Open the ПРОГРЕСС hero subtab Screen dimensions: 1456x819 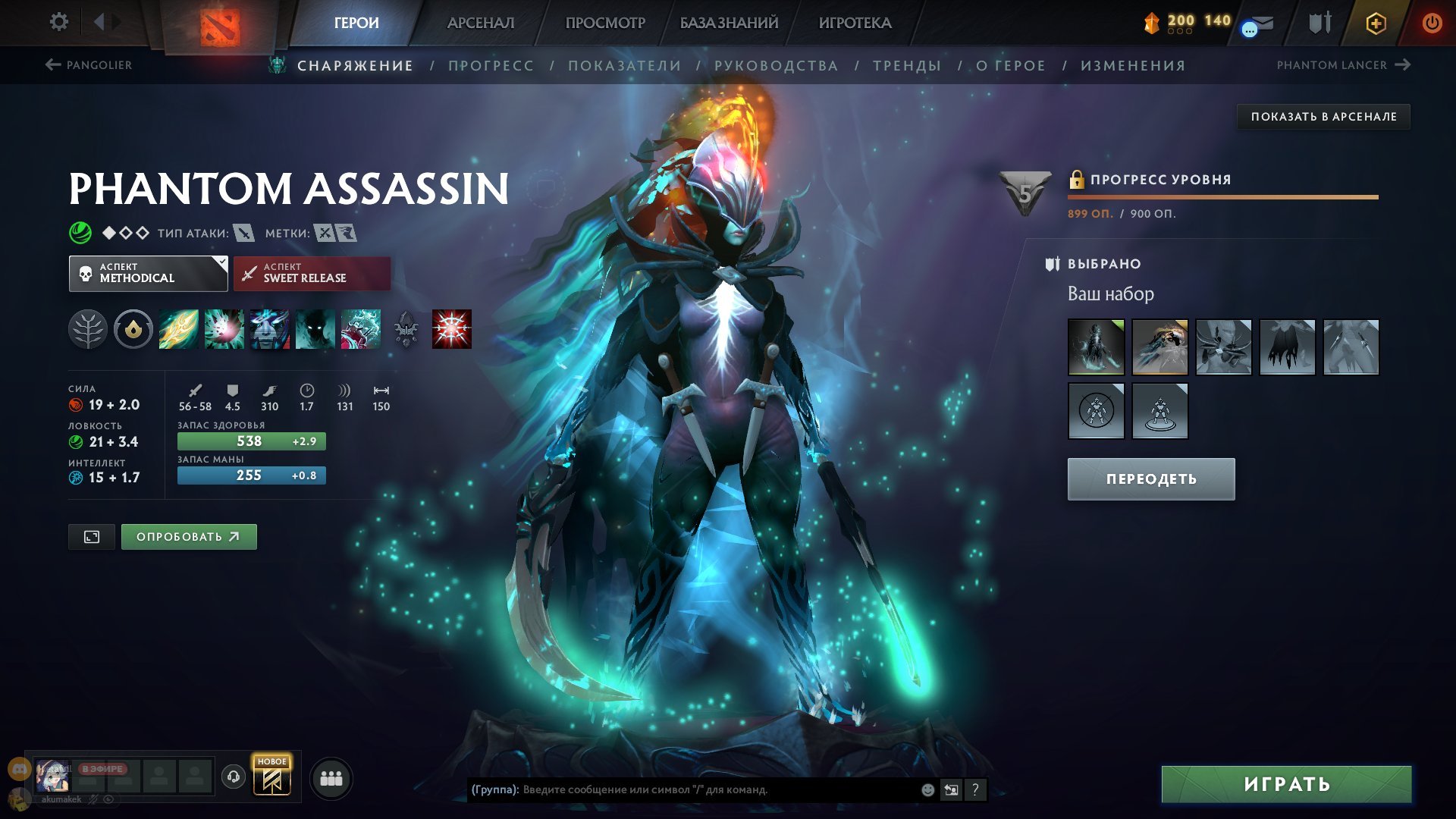490,66
